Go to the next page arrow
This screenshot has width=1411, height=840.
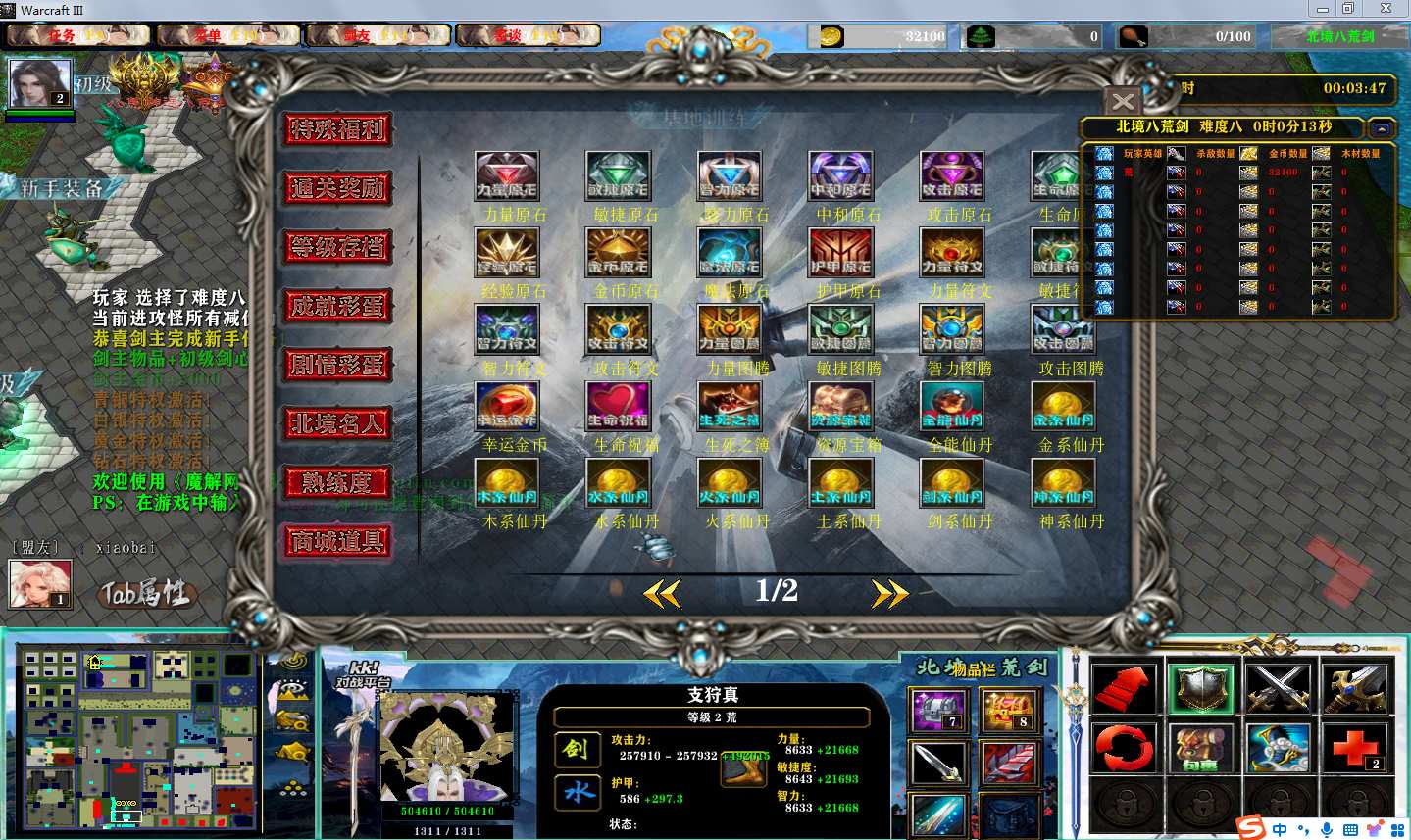point(889,593)
